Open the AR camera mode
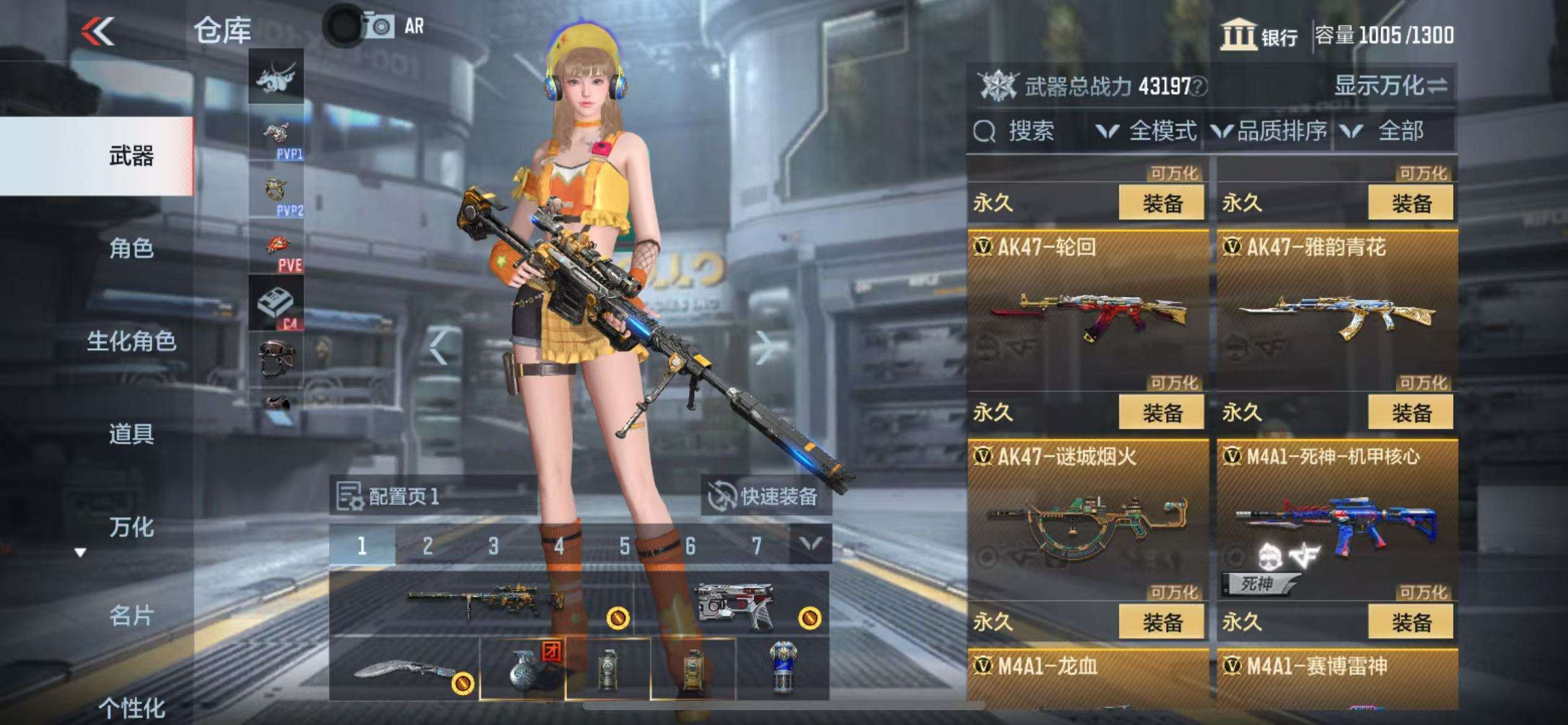 (393, 27)
